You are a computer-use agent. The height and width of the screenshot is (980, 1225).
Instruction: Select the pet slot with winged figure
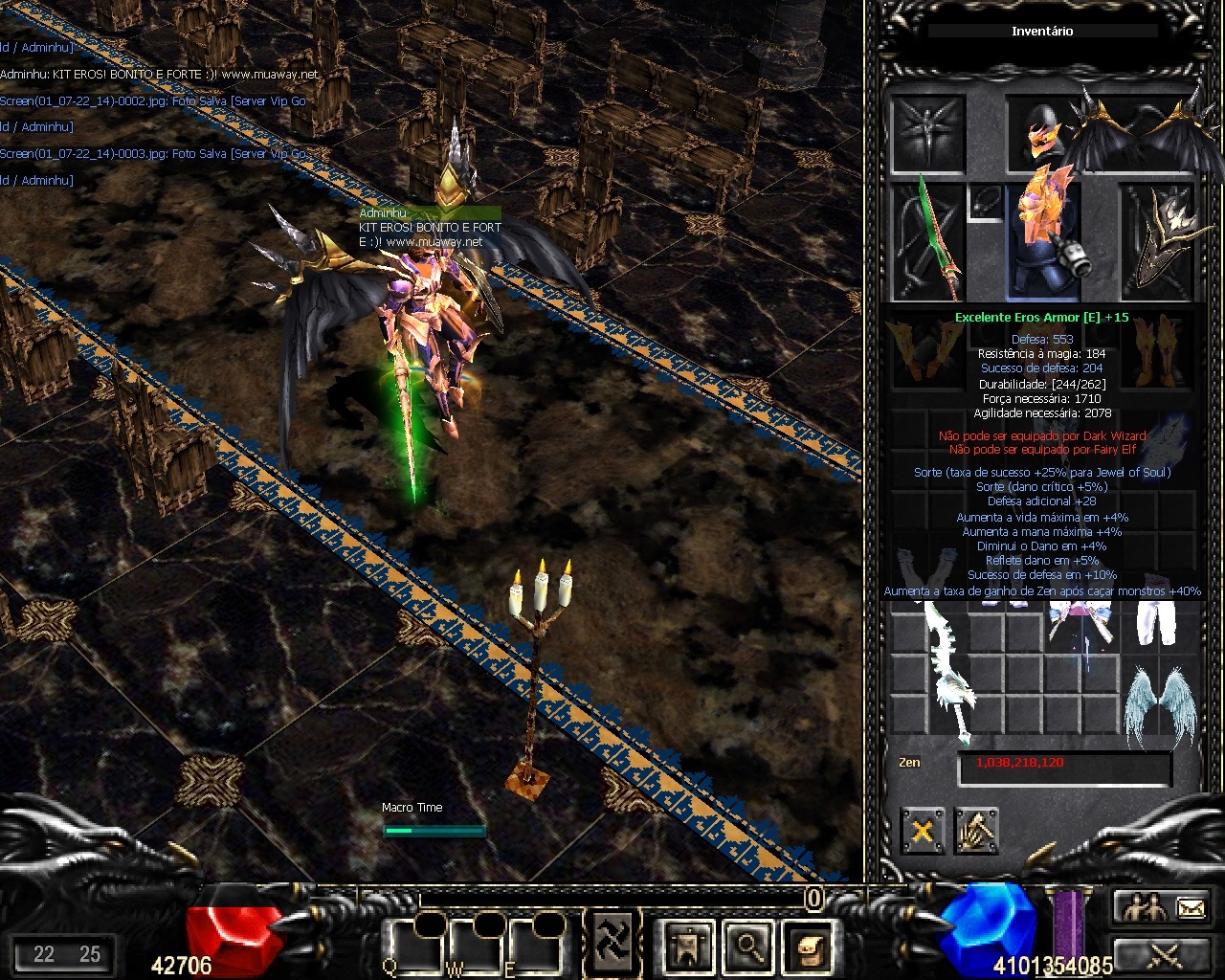(x=927, y=134)
